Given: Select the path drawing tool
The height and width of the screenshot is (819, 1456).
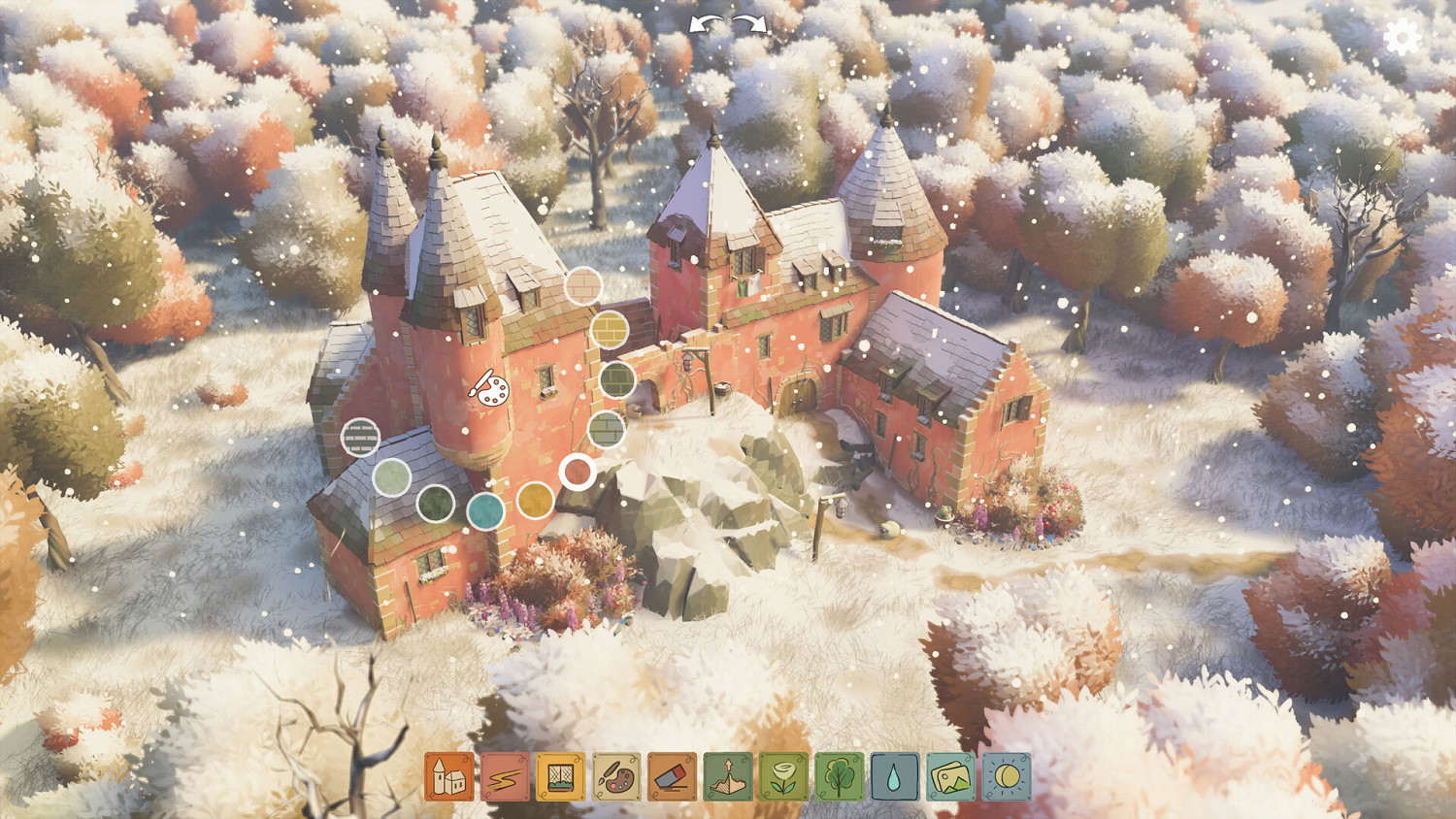Looking at the screenshot, I should (x=503, y=776).
